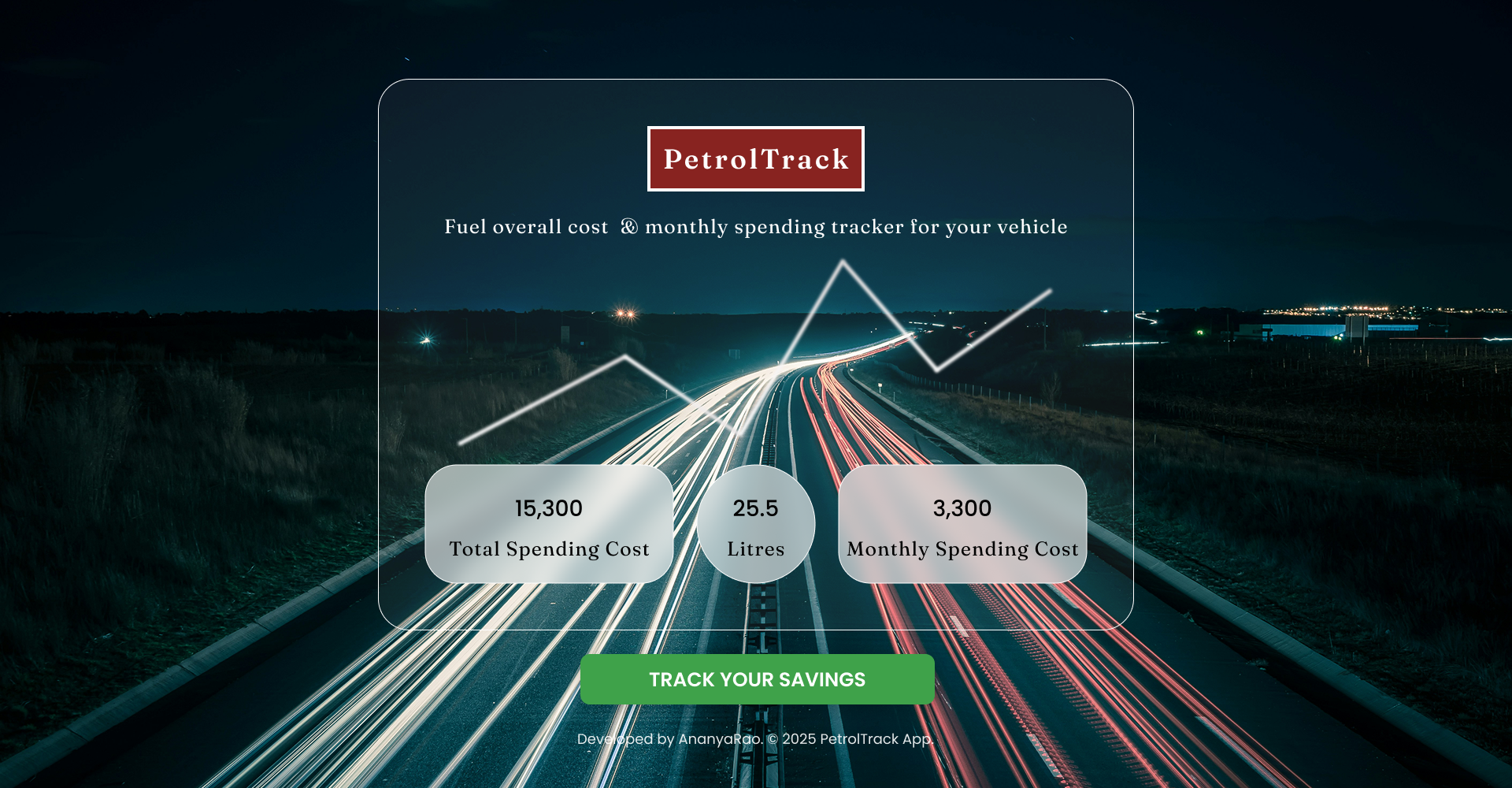Click the Total Spending Cost label text
Image resolution: width=1512 pixels, height=788 pixels.
(x=549, y=549)
